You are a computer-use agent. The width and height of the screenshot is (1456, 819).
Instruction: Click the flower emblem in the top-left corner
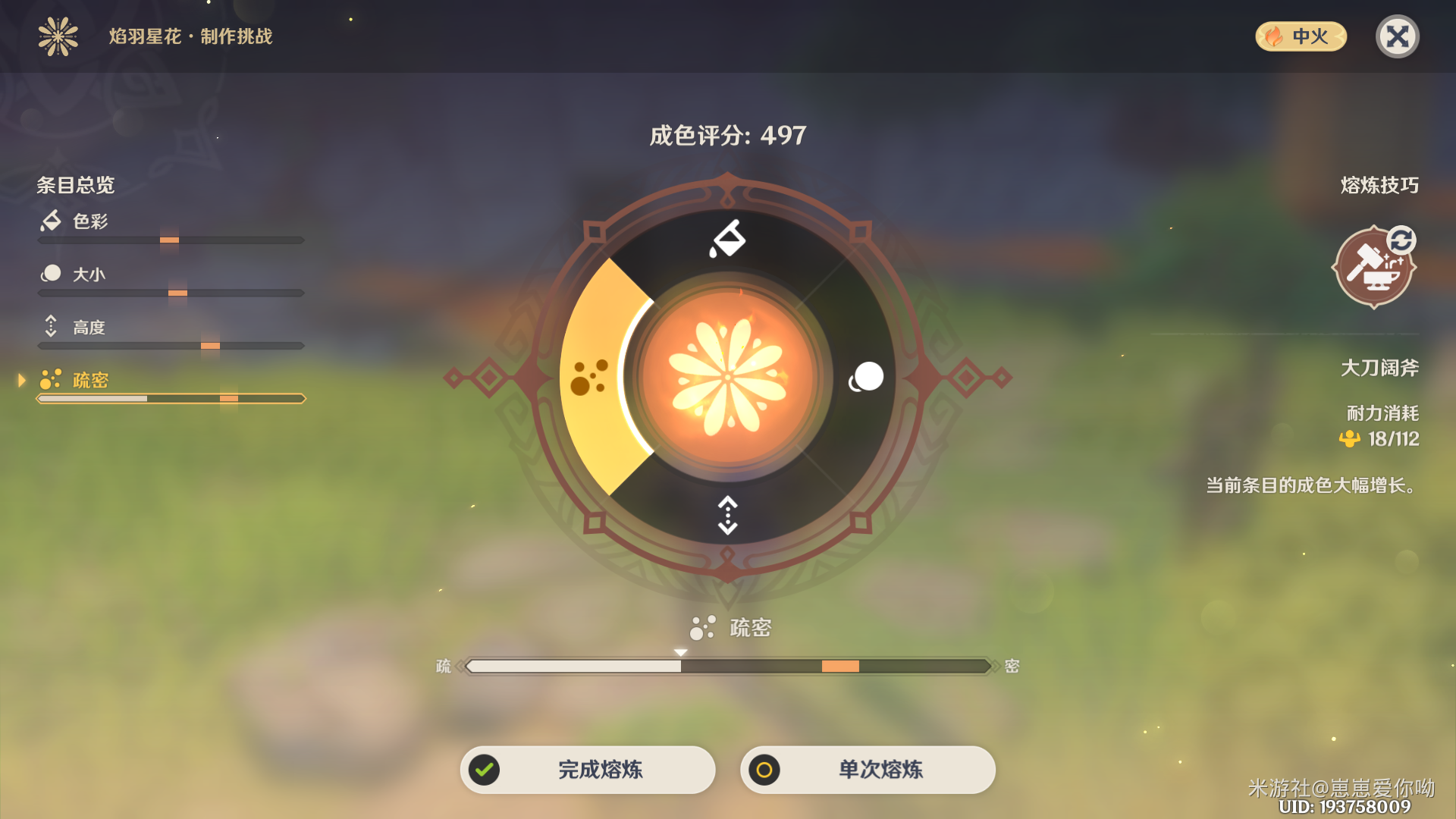[57, 36]
